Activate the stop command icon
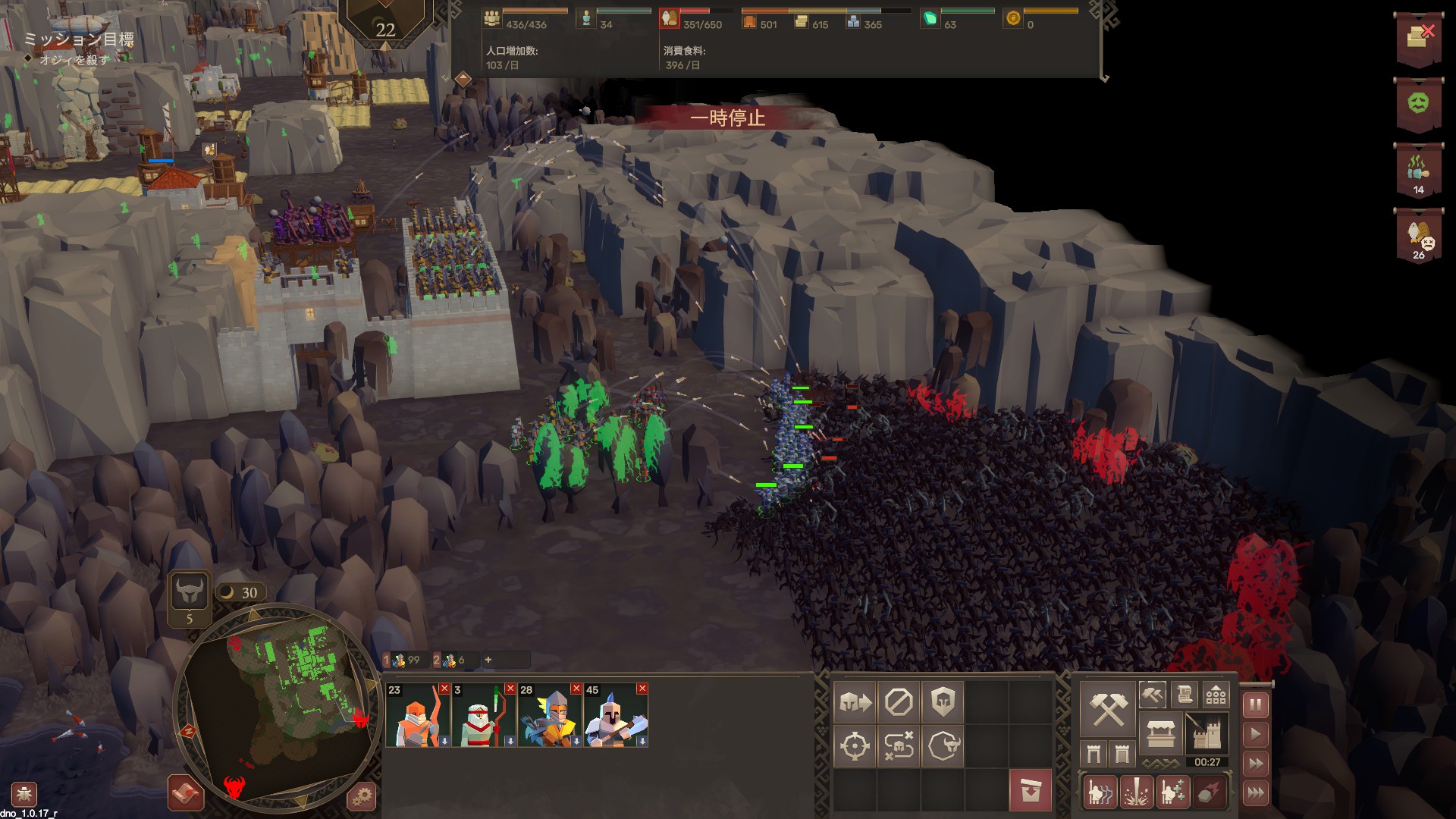The height and width of the screenshot is (819, 1456). tap(899, 702)
